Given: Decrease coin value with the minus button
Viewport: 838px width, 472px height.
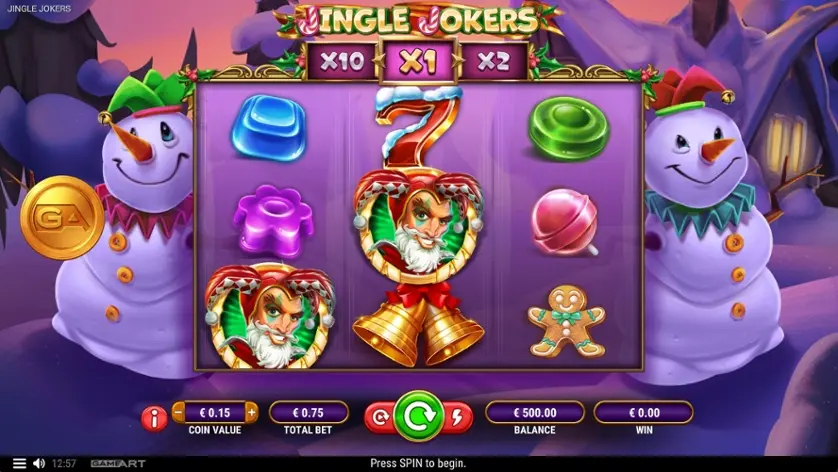Looking at the screenshot, I should 180,411.
